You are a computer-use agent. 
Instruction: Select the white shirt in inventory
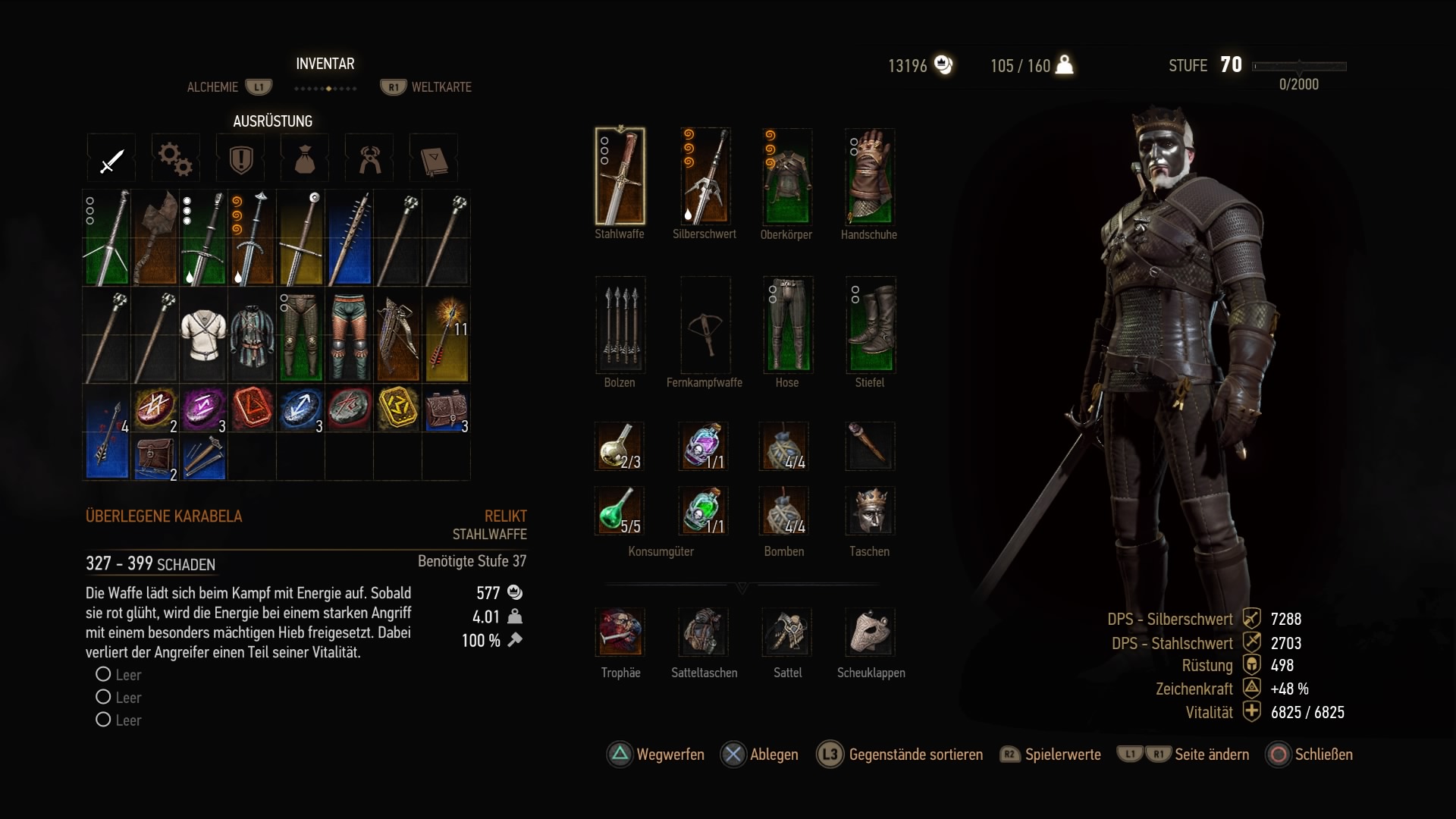[203, 334]
